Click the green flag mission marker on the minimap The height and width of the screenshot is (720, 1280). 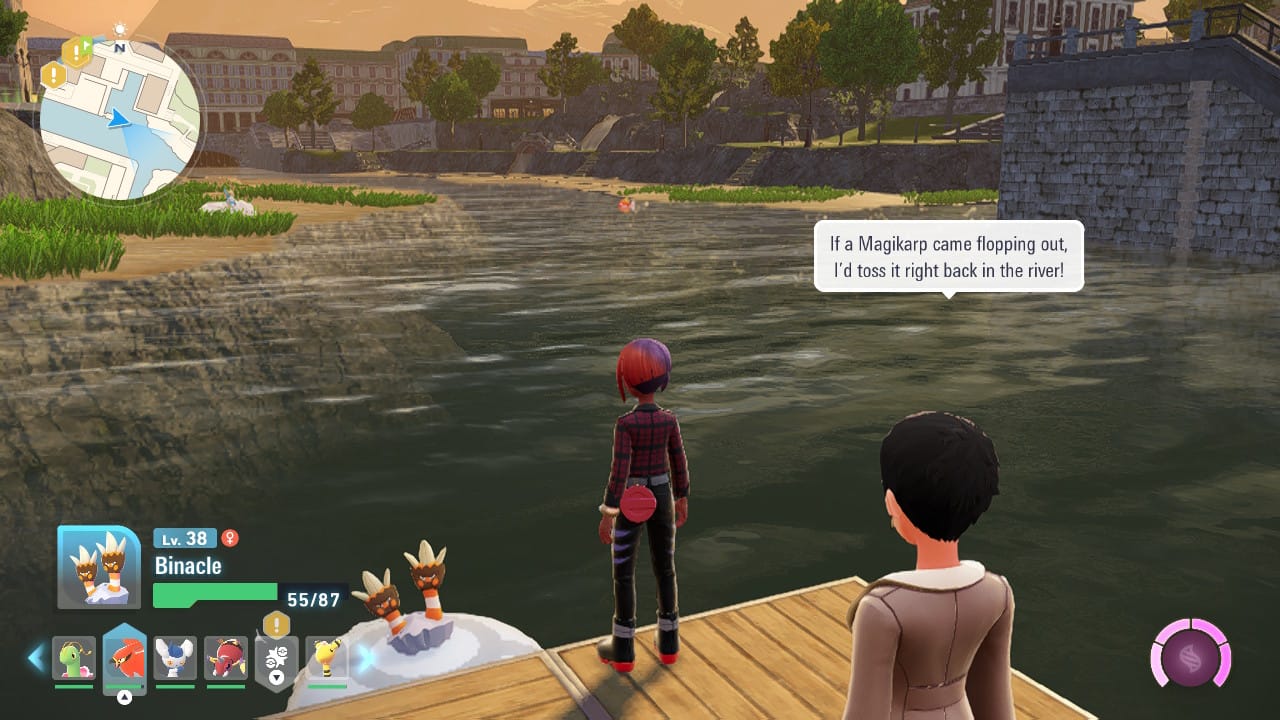[86, 44]
